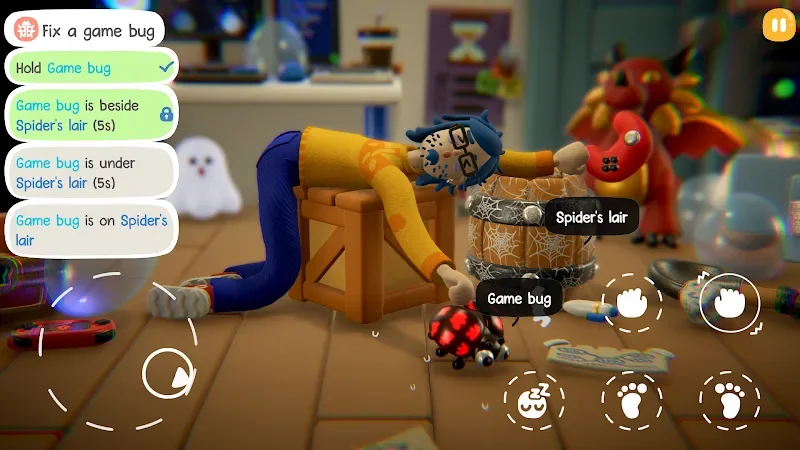The height and width of the screenshot is (450, 800).
Task: Tap the virtual movement joystick knob
Action: pyautogui.click(x=168, y=375)
